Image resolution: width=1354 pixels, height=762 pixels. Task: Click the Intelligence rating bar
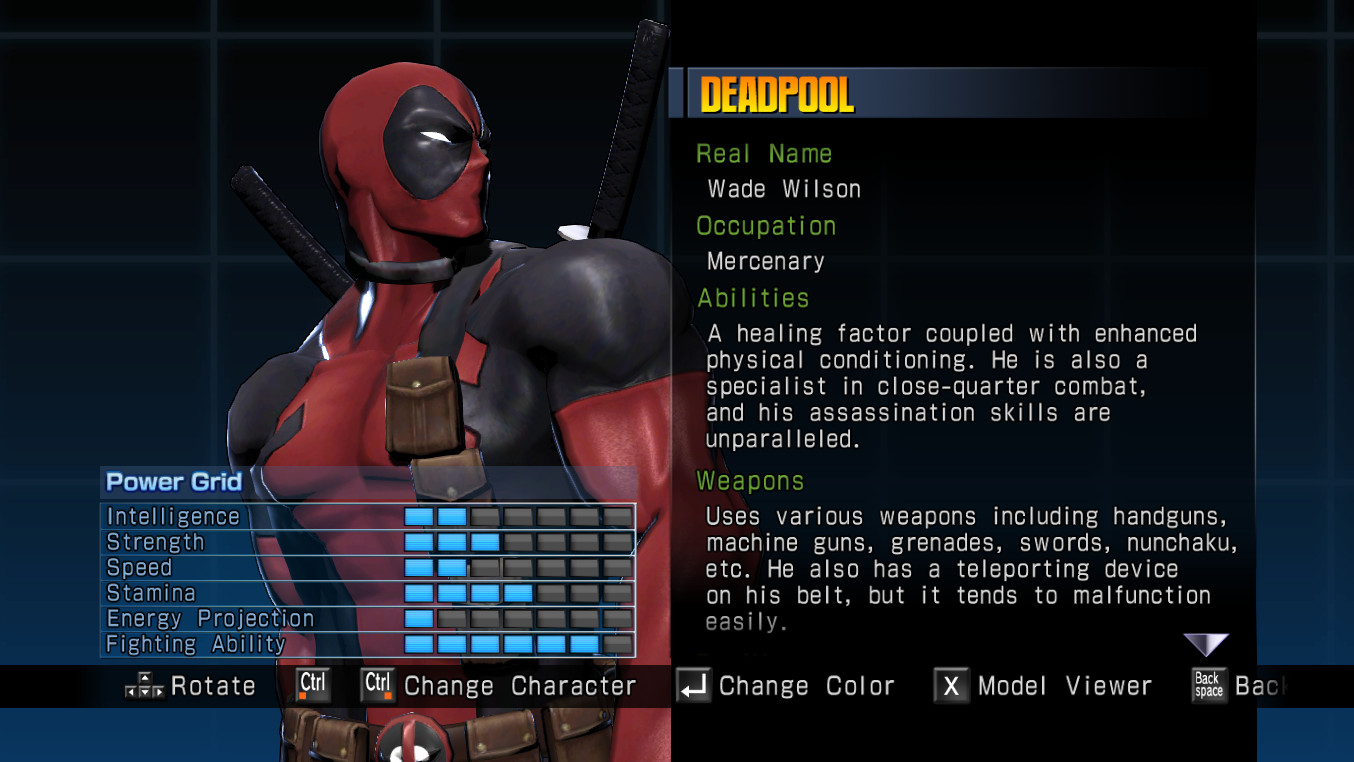(x=520, y=516)
